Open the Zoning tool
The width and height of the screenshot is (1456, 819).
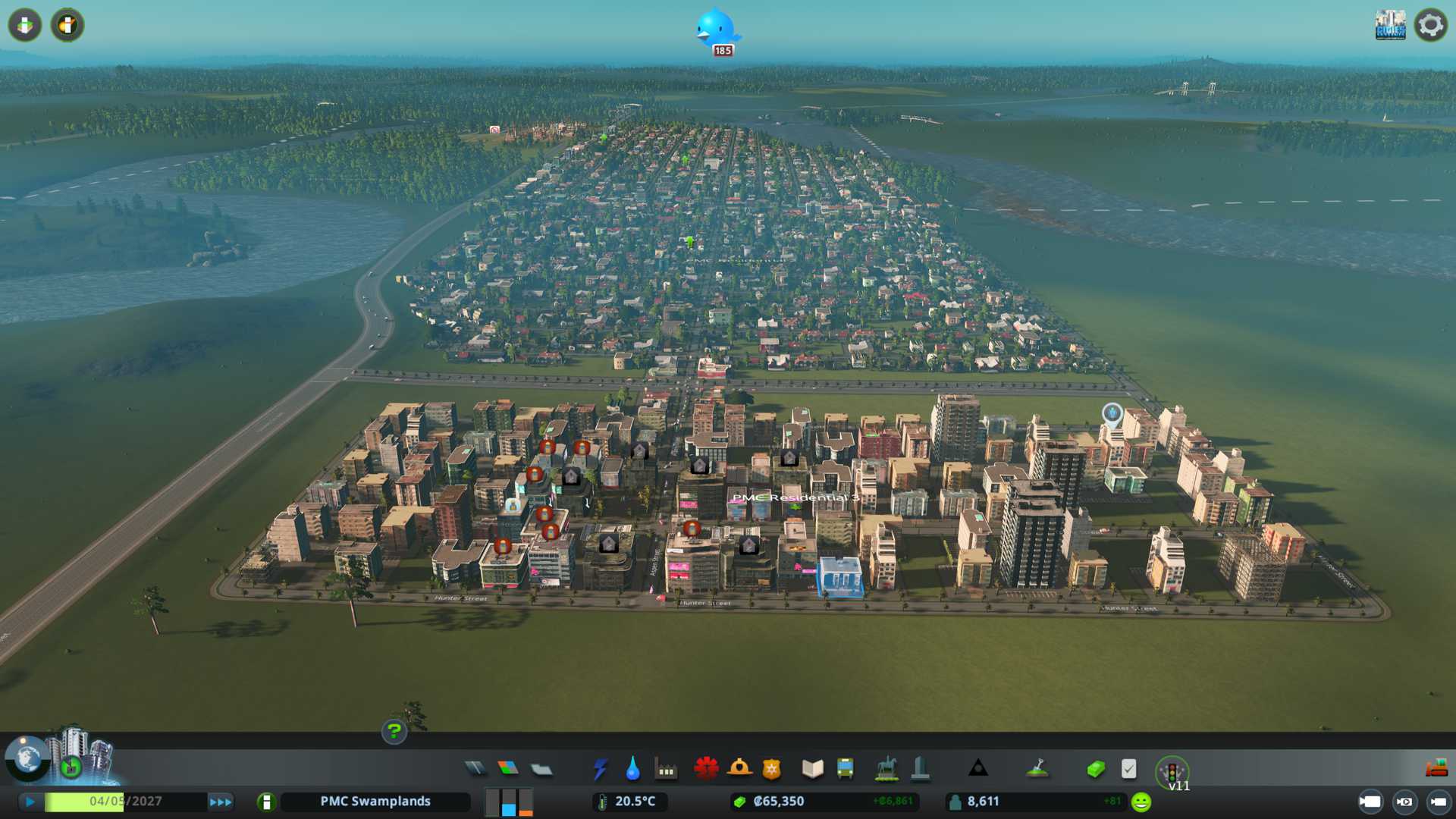[x=508, y=769]
